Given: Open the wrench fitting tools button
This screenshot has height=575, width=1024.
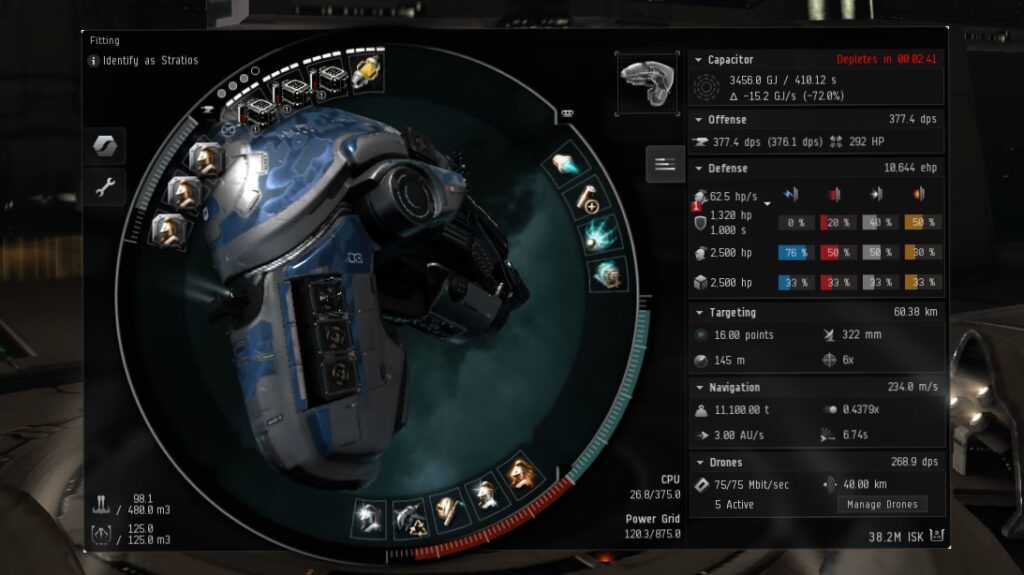Looking at the screenshot, I should [104, 185].
